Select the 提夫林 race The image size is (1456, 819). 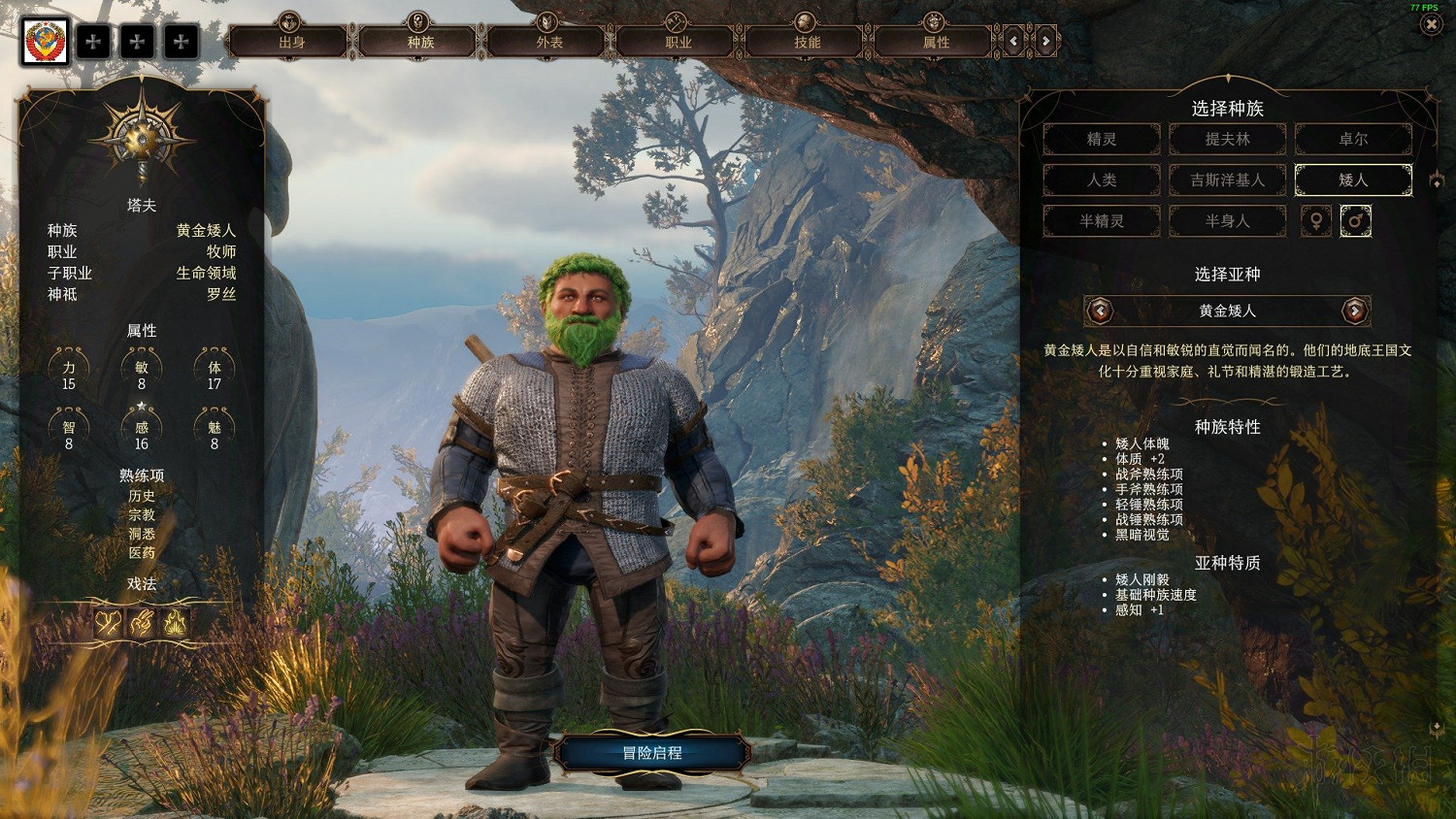tap(1228, 139)
